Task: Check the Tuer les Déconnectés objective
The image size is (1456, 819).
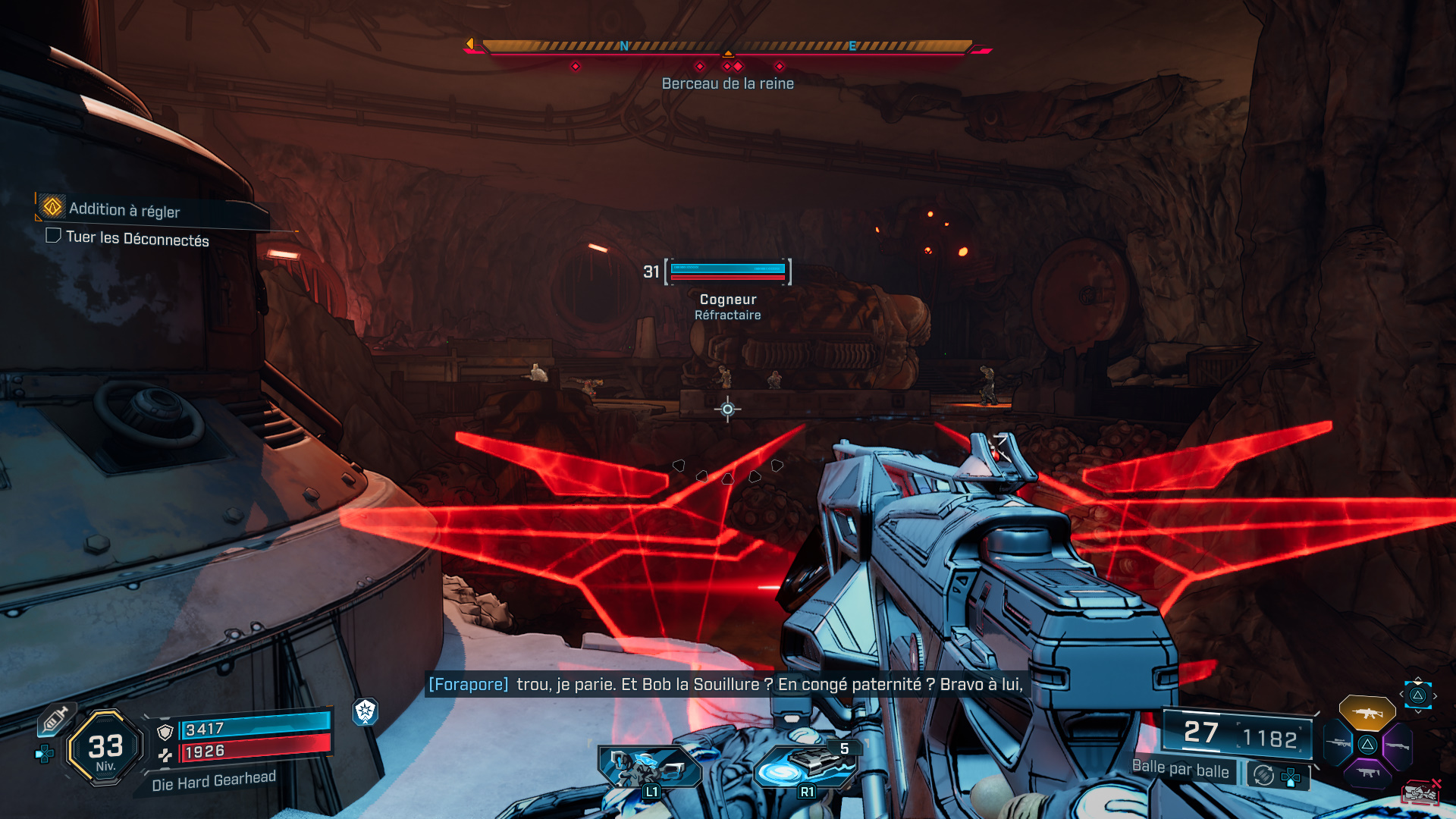Action: point(136,239)
